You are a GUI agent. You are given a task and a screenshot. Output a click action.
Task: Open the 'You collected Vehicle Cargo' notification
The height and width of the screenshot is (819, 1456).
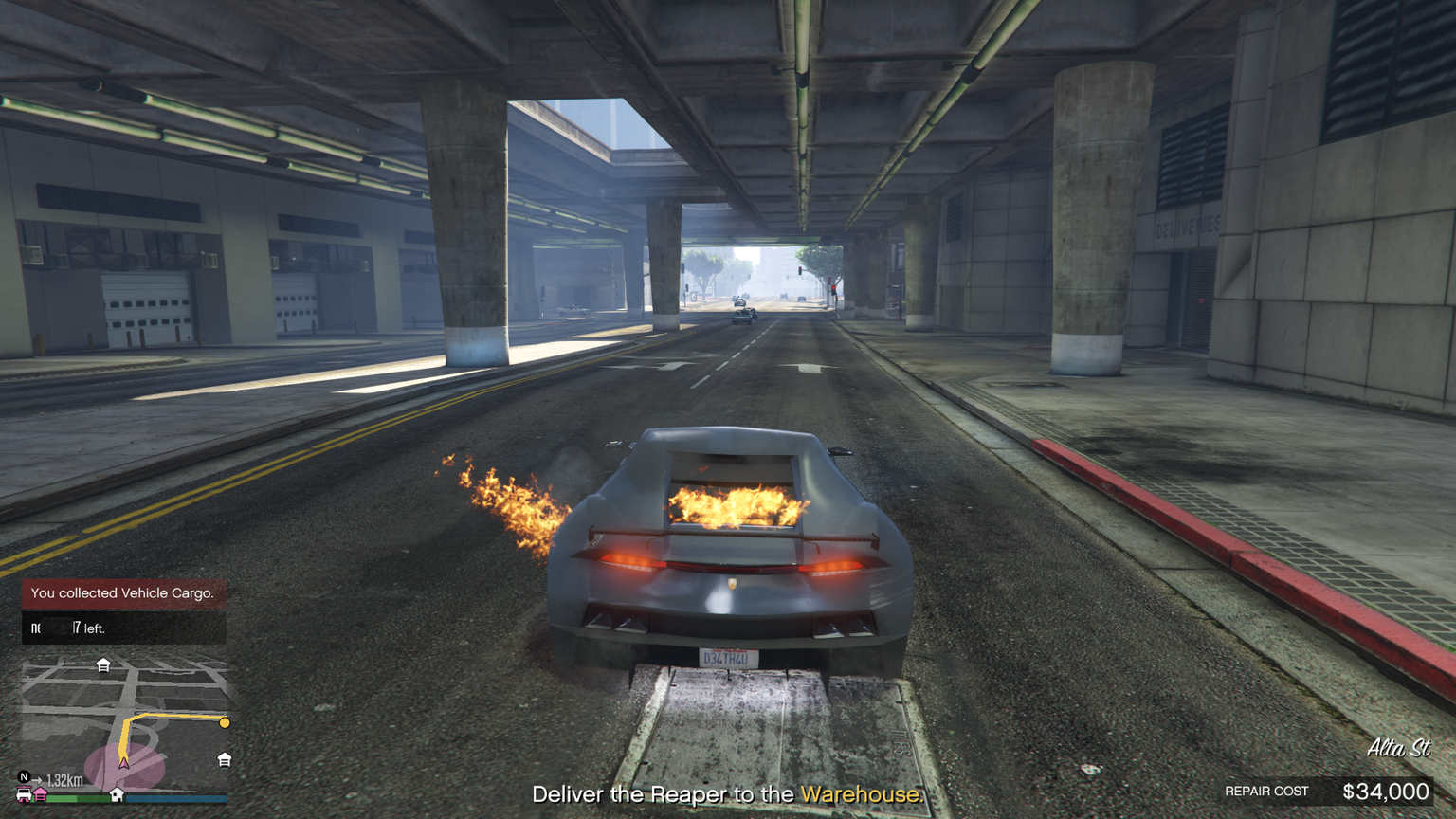pos(123,593)
